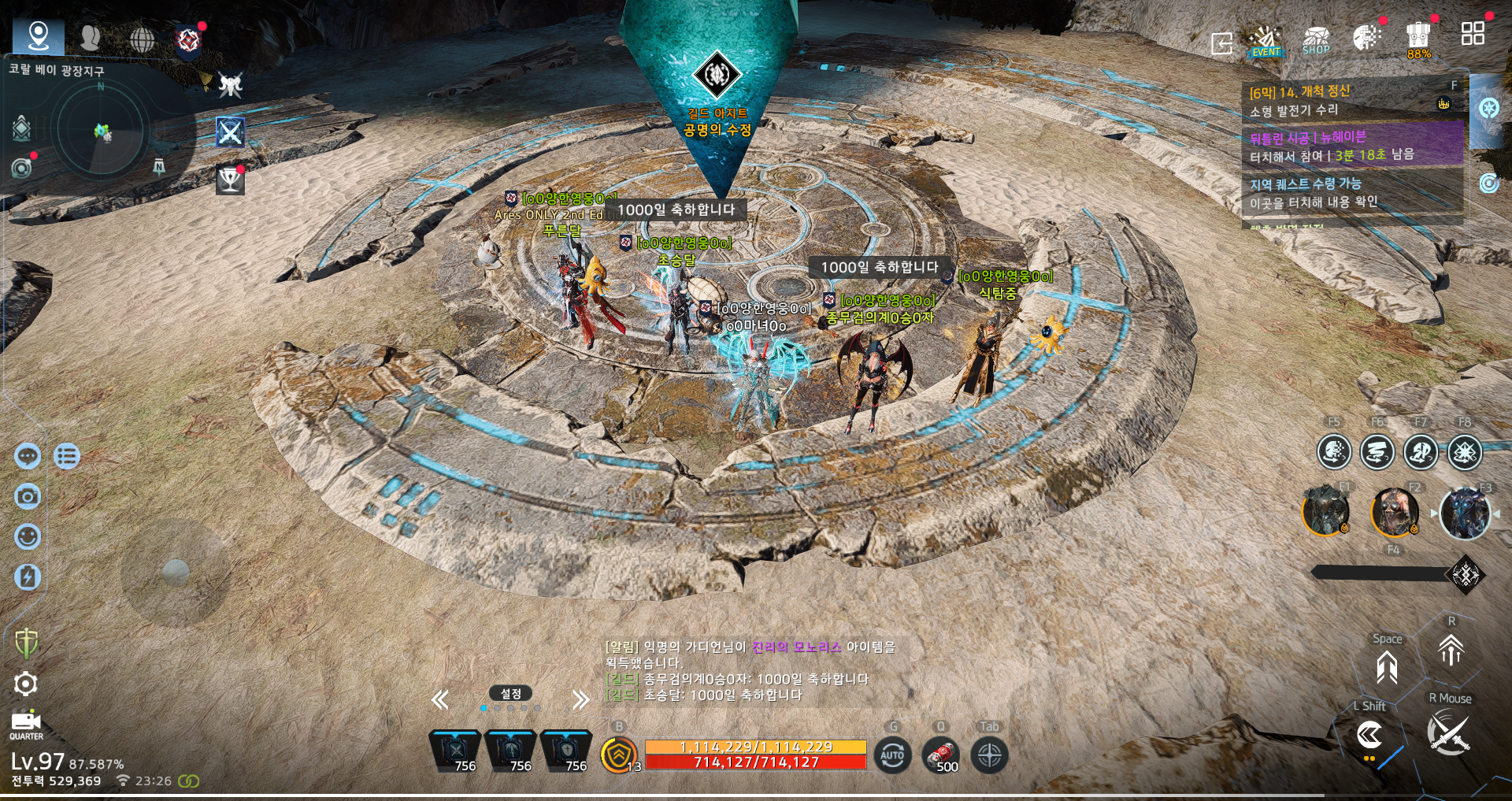
Task: Open the location pin map tab
Action: pyautogui.click(x=39, y=36)
